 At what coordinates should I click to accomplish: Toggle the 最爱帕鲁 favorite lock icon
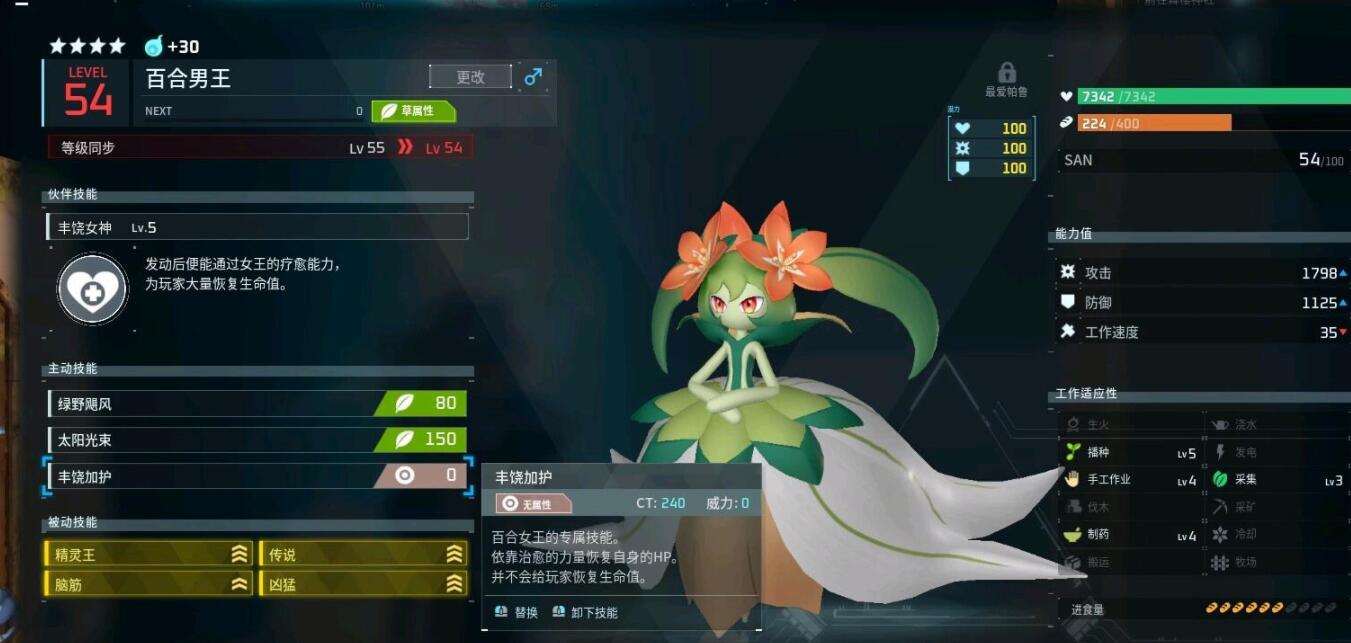(1007, 73)
